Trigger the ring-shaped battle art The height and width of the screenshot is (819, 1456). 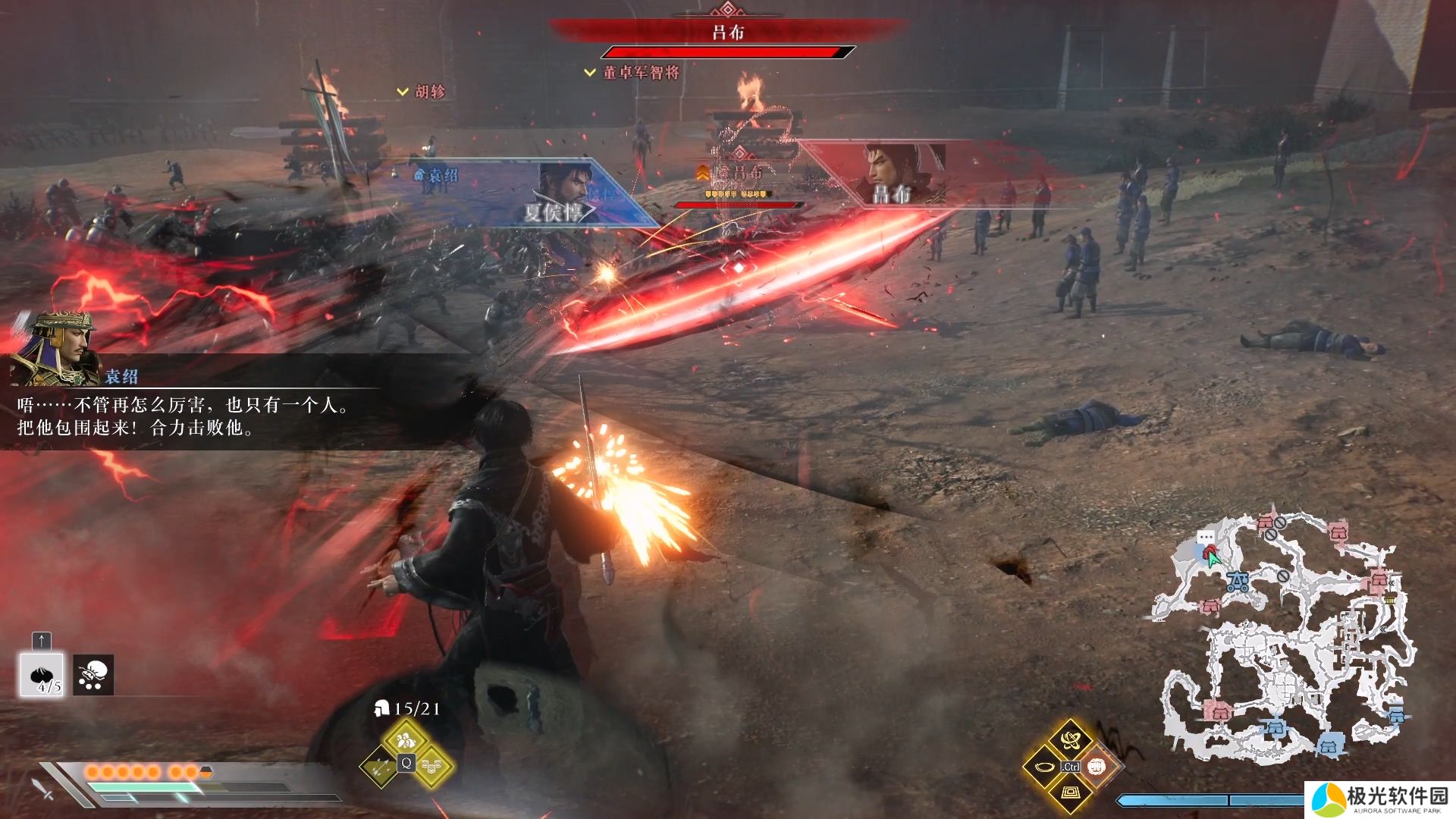1043,767
